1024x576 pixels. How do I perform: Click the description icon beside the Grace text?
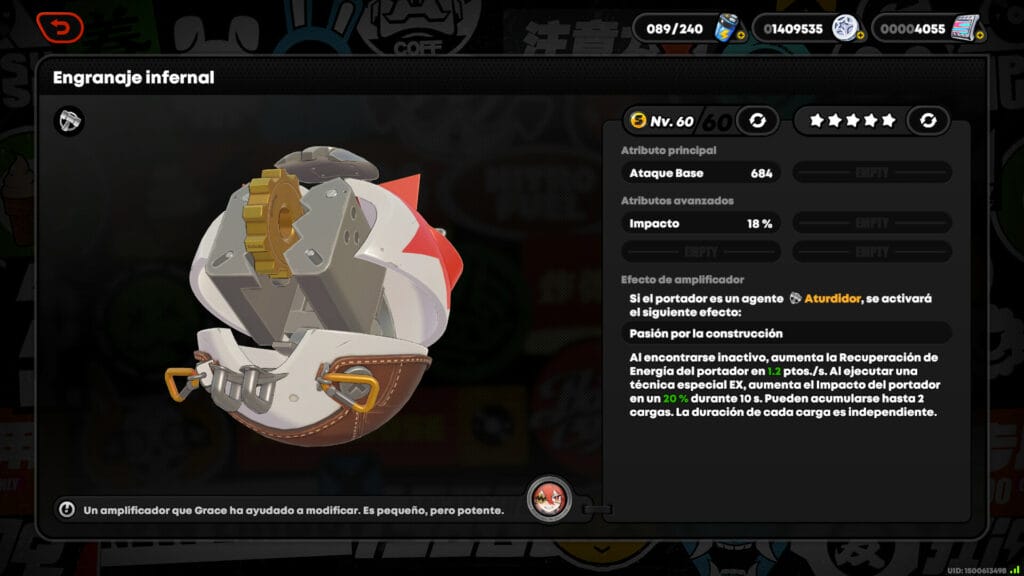click(67, 510)
